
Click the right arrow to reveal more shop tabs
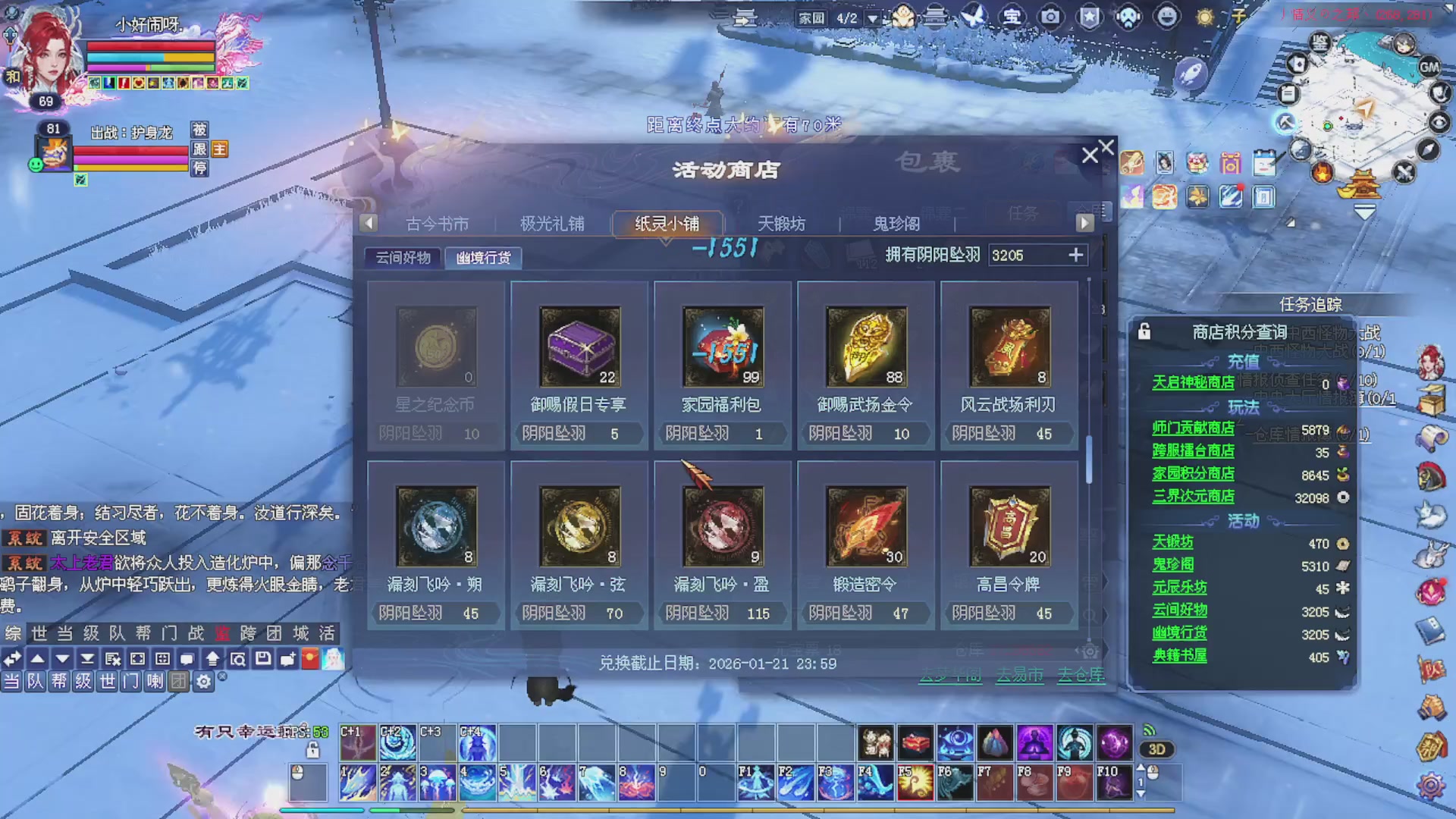1084,222
